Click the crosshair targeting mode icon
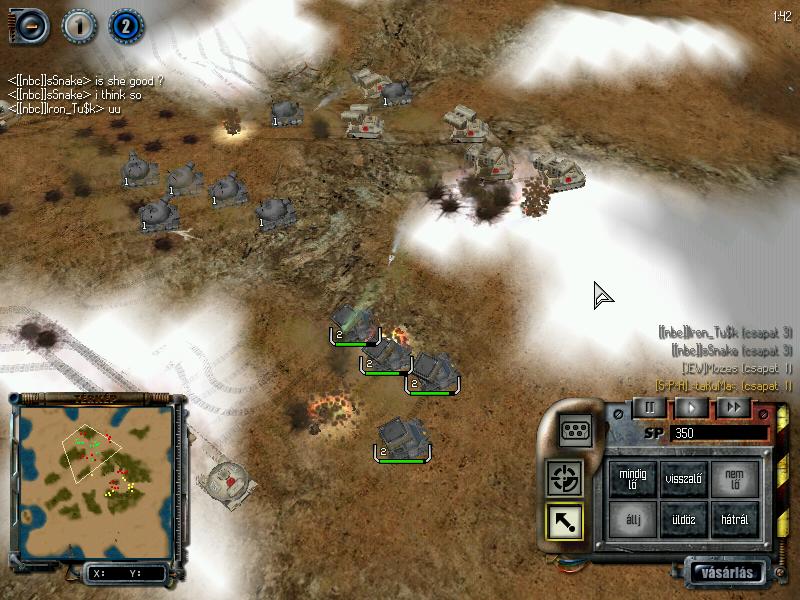Viewport: 800px width, 600px height. (x=566, y=478)
